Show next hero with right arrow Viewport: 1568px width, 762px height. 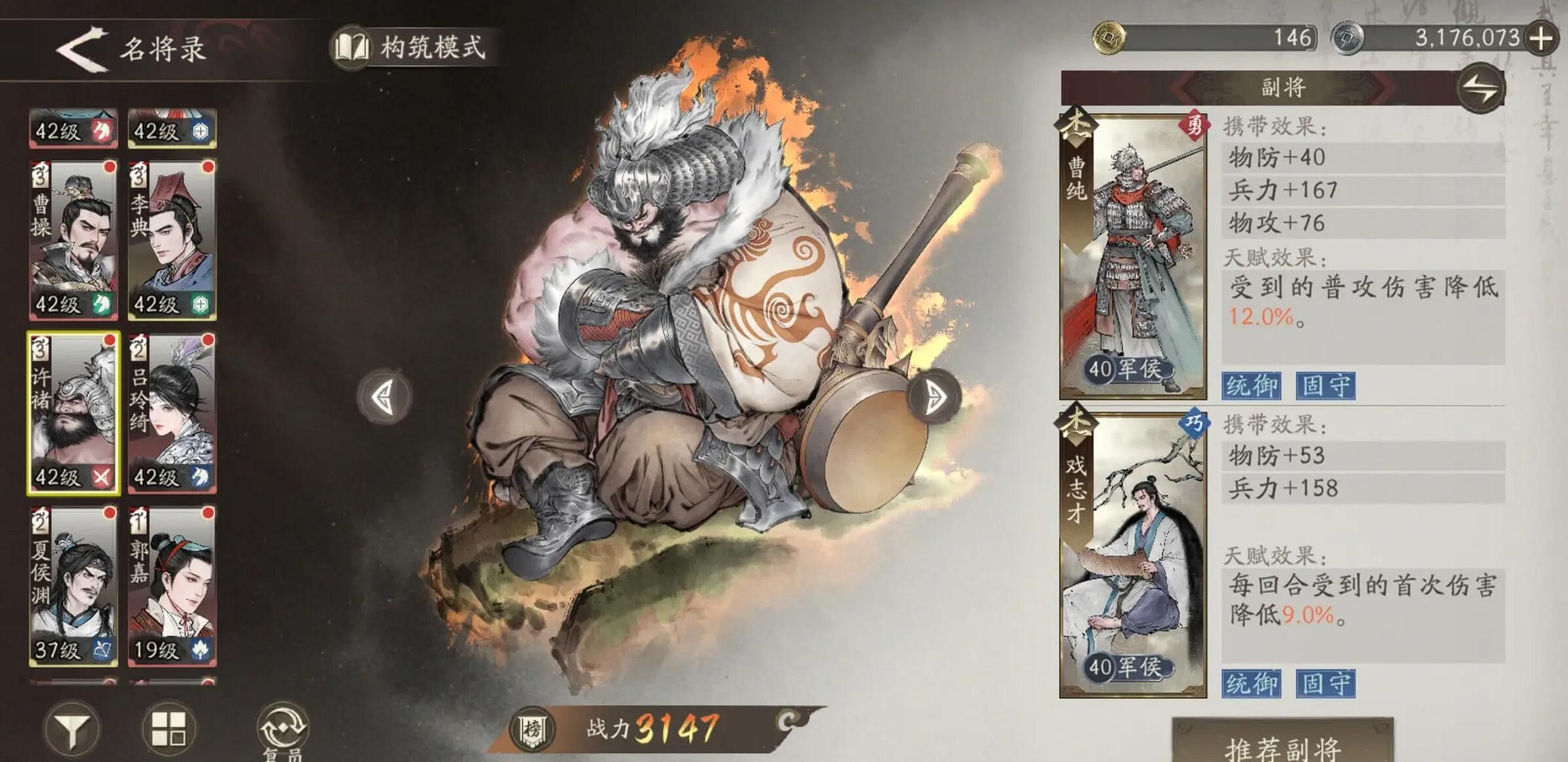tap(934, 396)
